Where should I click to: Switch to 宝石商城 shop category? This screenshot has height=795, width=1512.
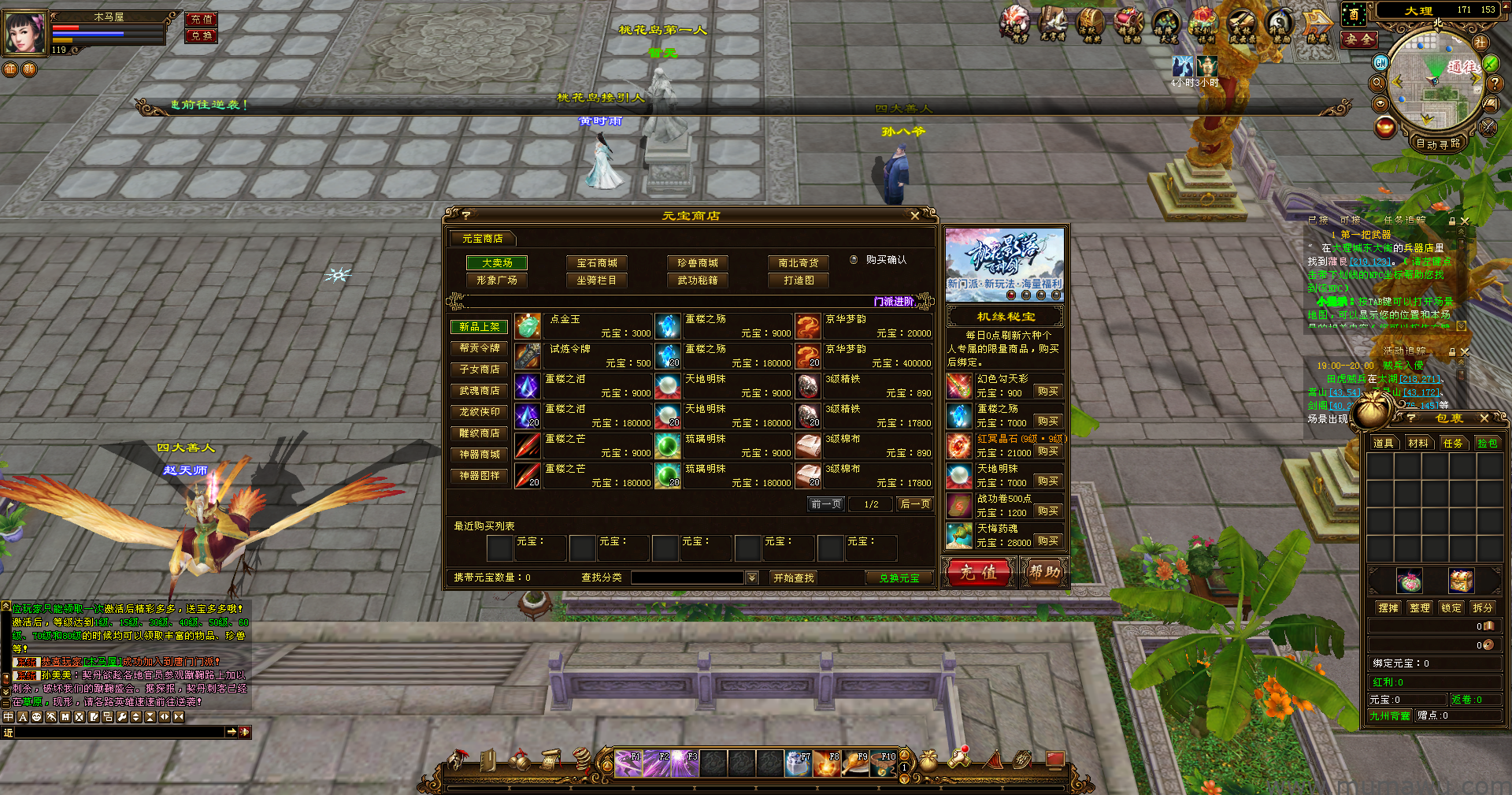tap(597, 263)
